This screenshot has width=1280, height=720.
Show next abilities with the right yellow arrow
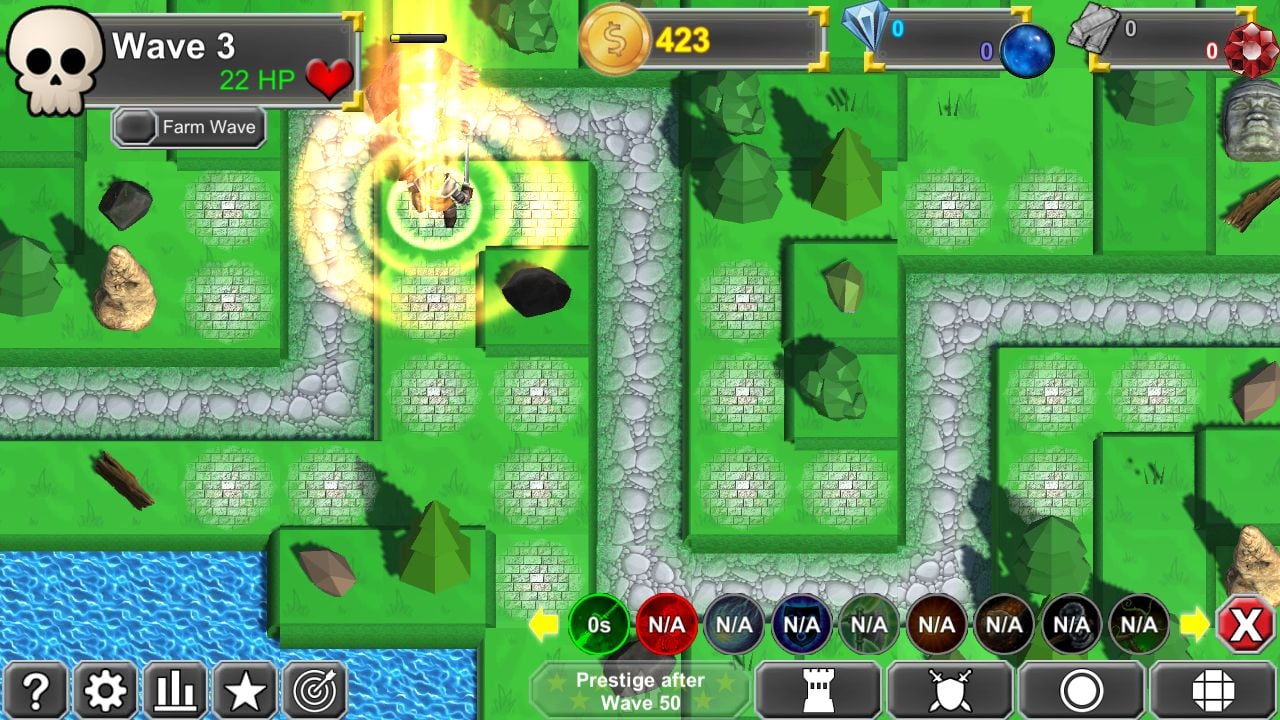coord(1194,626)
